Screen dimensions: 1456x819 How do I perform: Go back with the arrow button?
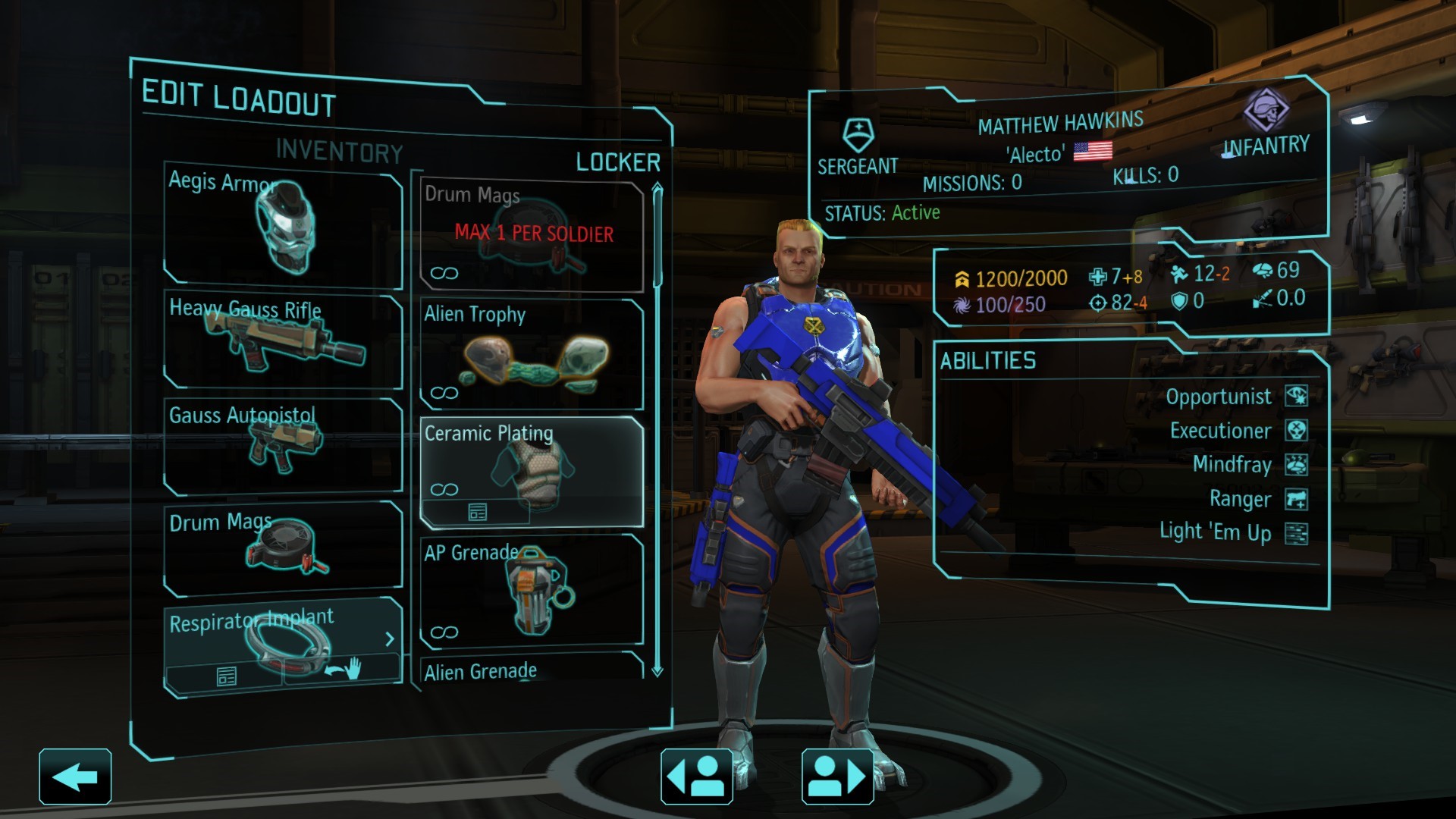click(75, 777)
